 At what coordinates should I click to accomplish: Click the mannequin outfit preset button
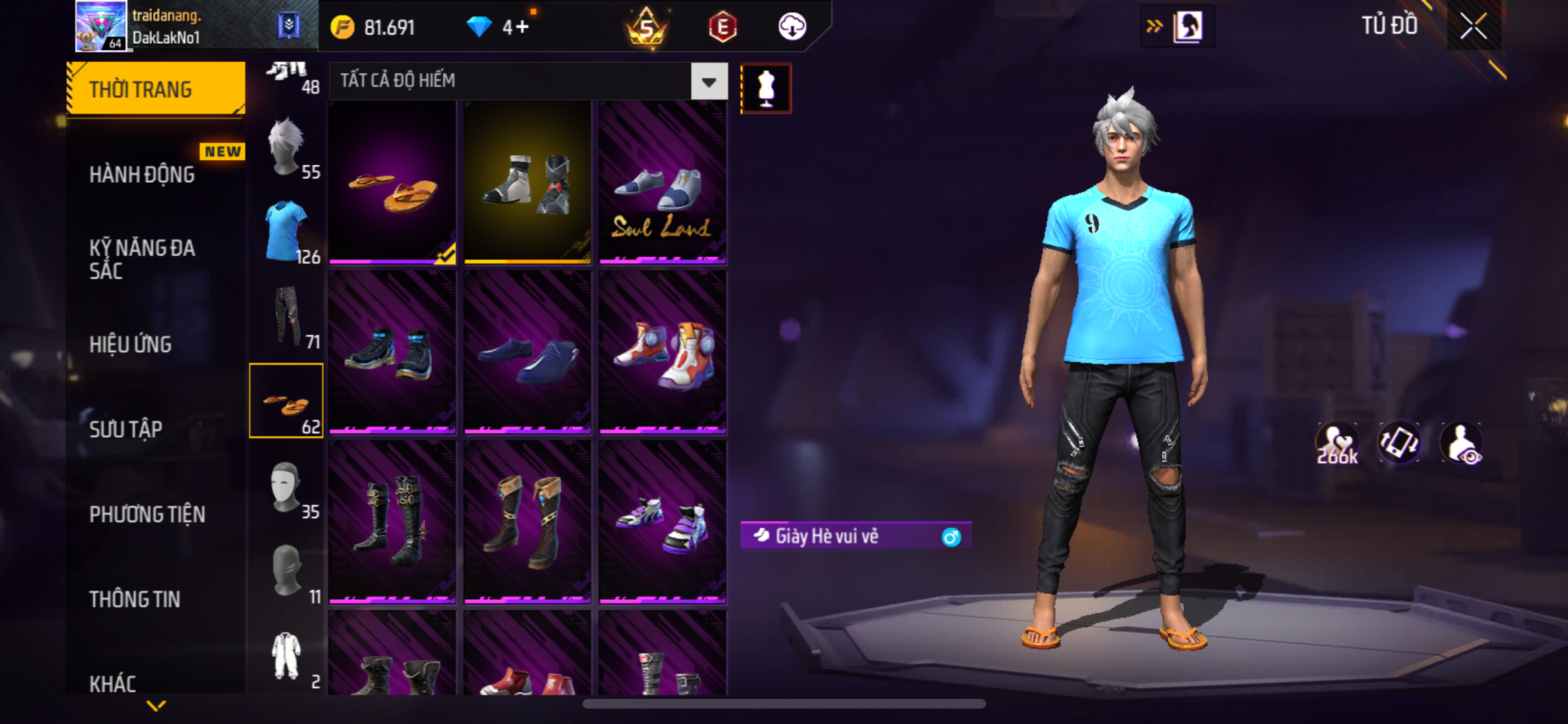click(x=766, y=88)
